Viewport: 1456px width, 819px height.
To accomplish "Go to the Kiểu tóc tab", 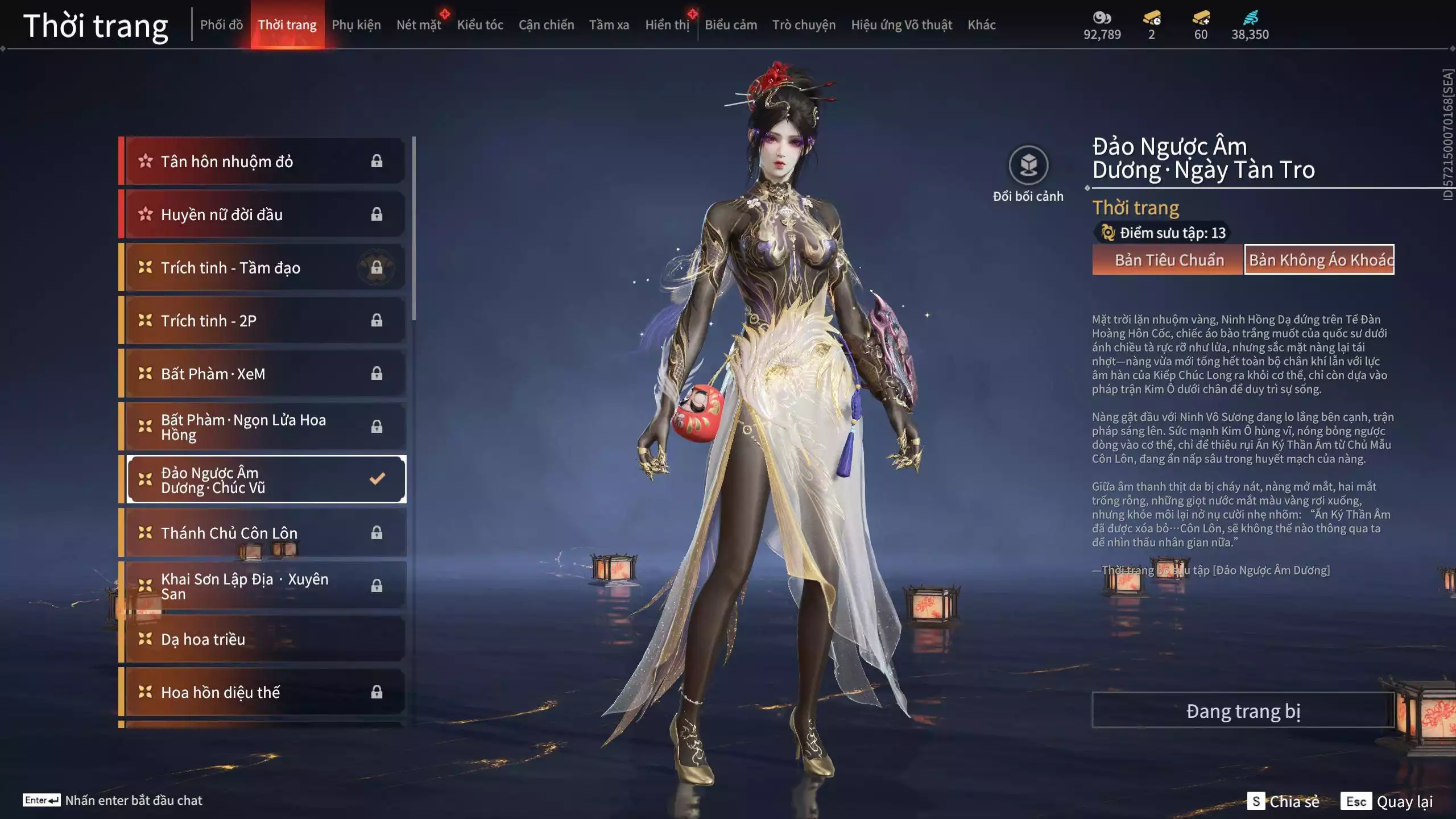I will coord(480,25).
